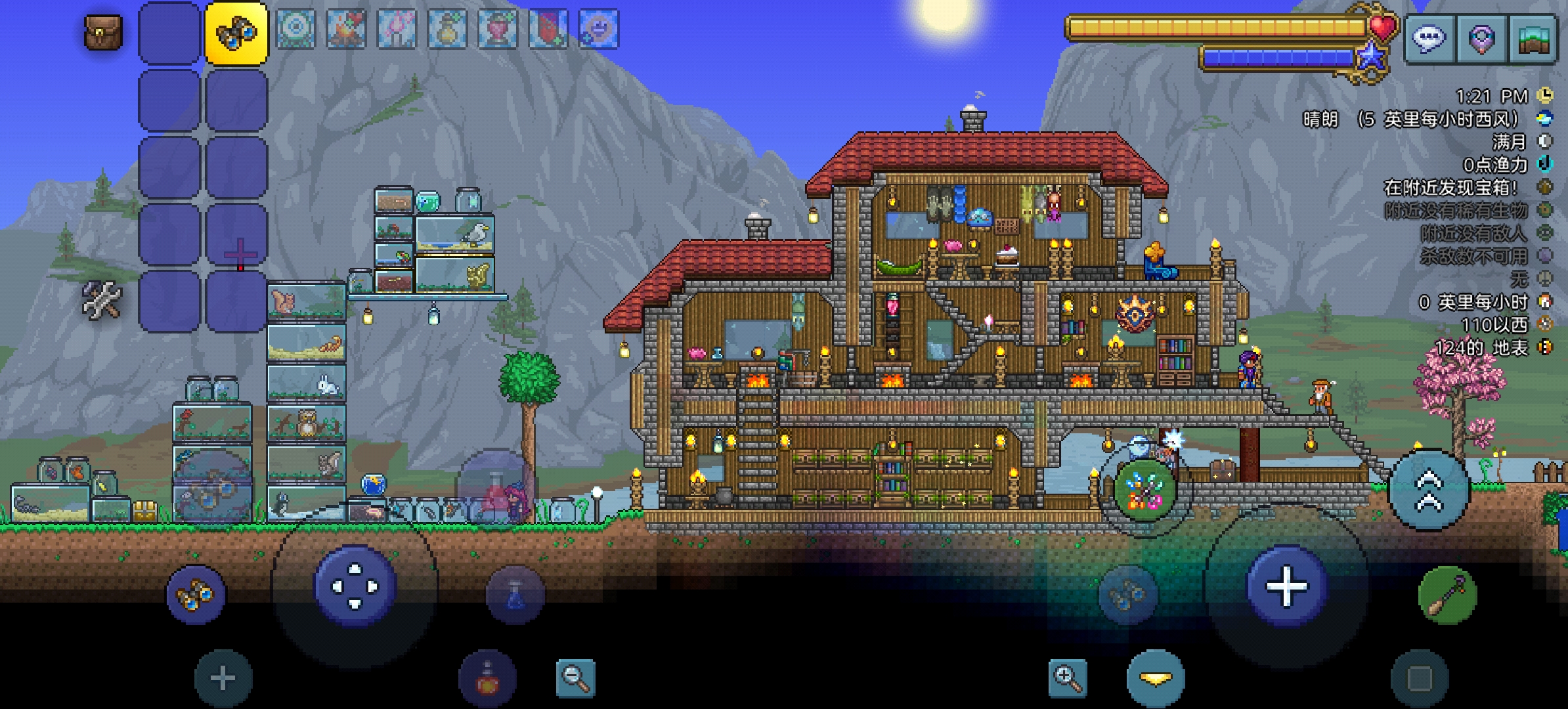Tap the four-arrow movement joystick

pos(355,586)
